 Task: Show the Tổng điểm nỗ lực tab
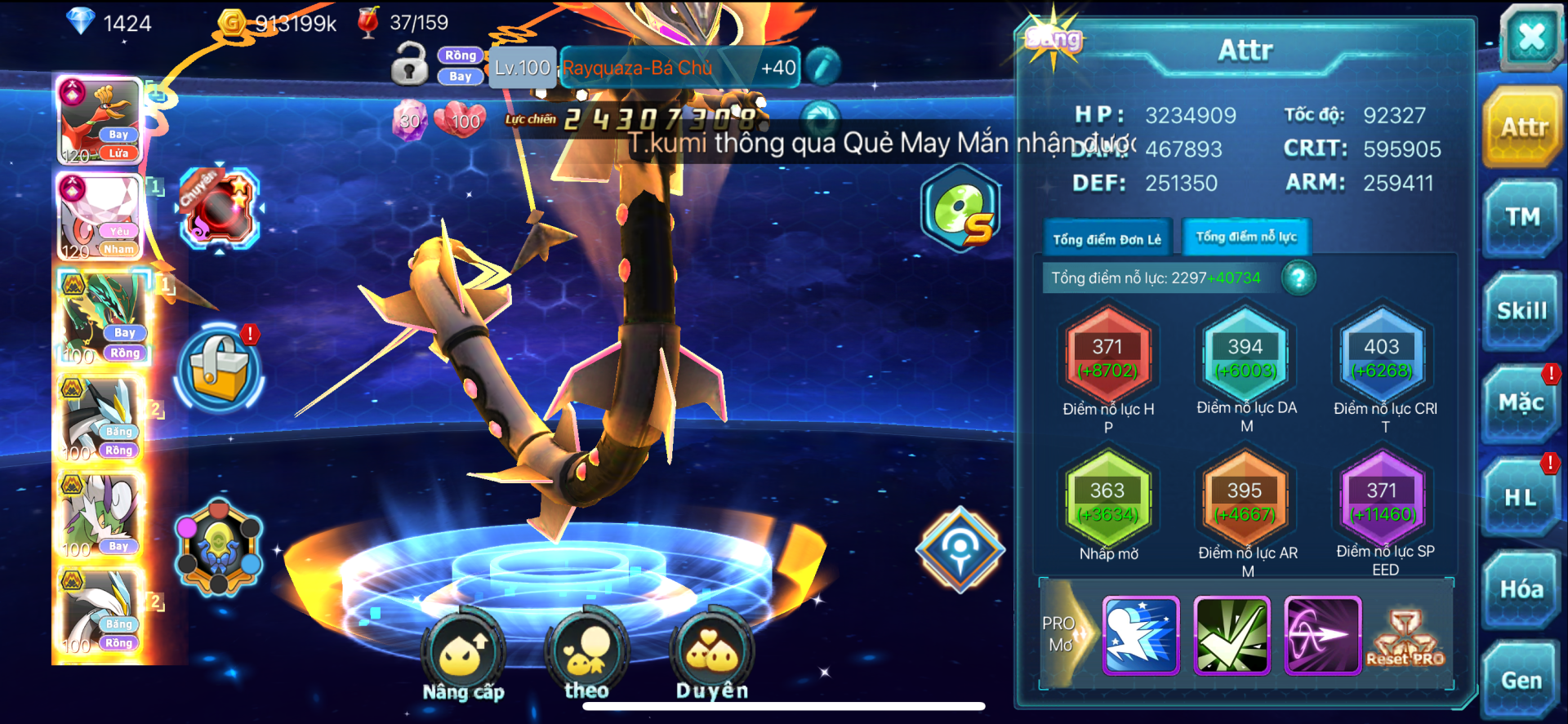[1246, 237]
